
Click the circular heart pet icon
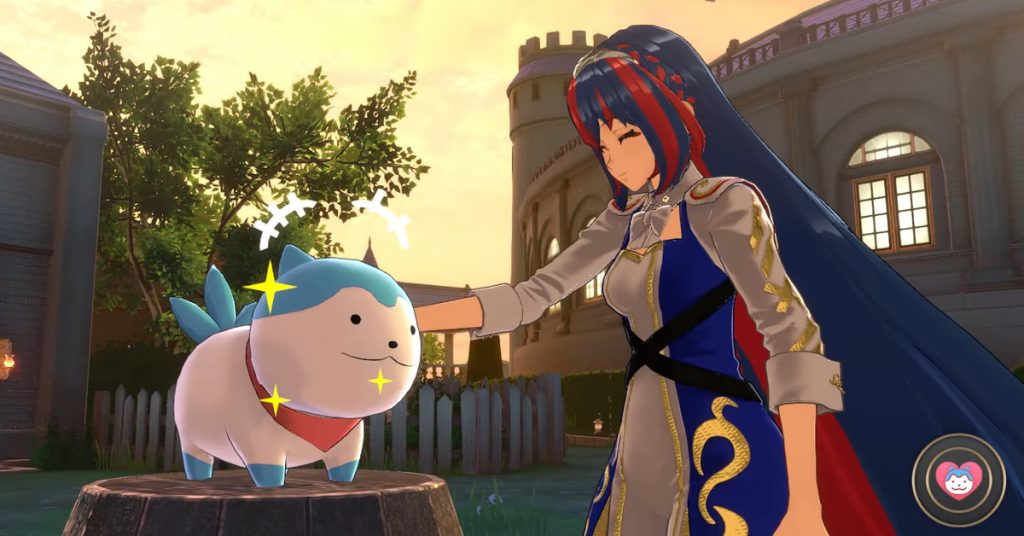pyautogui.click(x=960, y=481)
